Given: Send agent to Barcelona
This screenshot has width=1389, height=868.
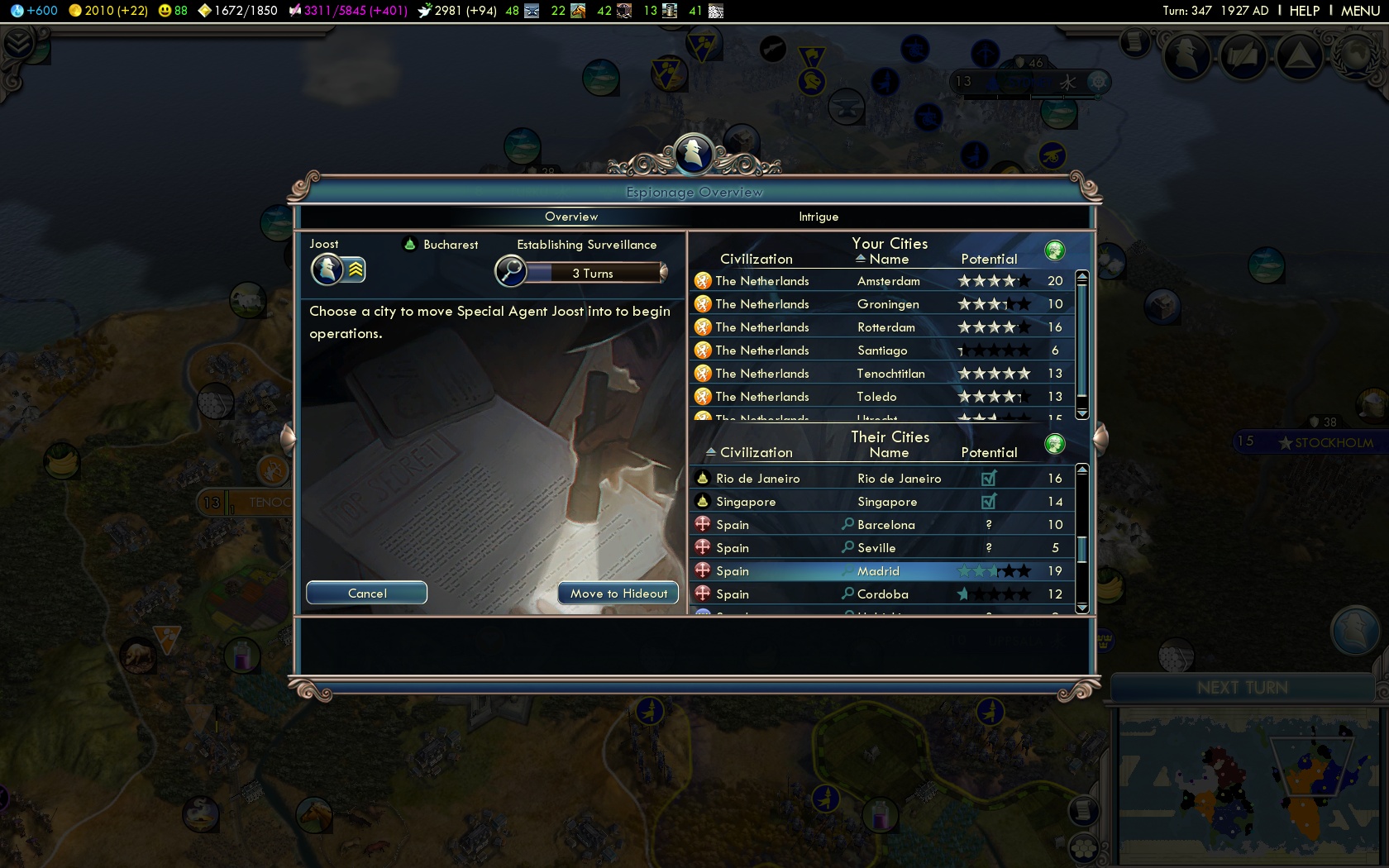Looking at the screenshot, I should coord(885,525).
